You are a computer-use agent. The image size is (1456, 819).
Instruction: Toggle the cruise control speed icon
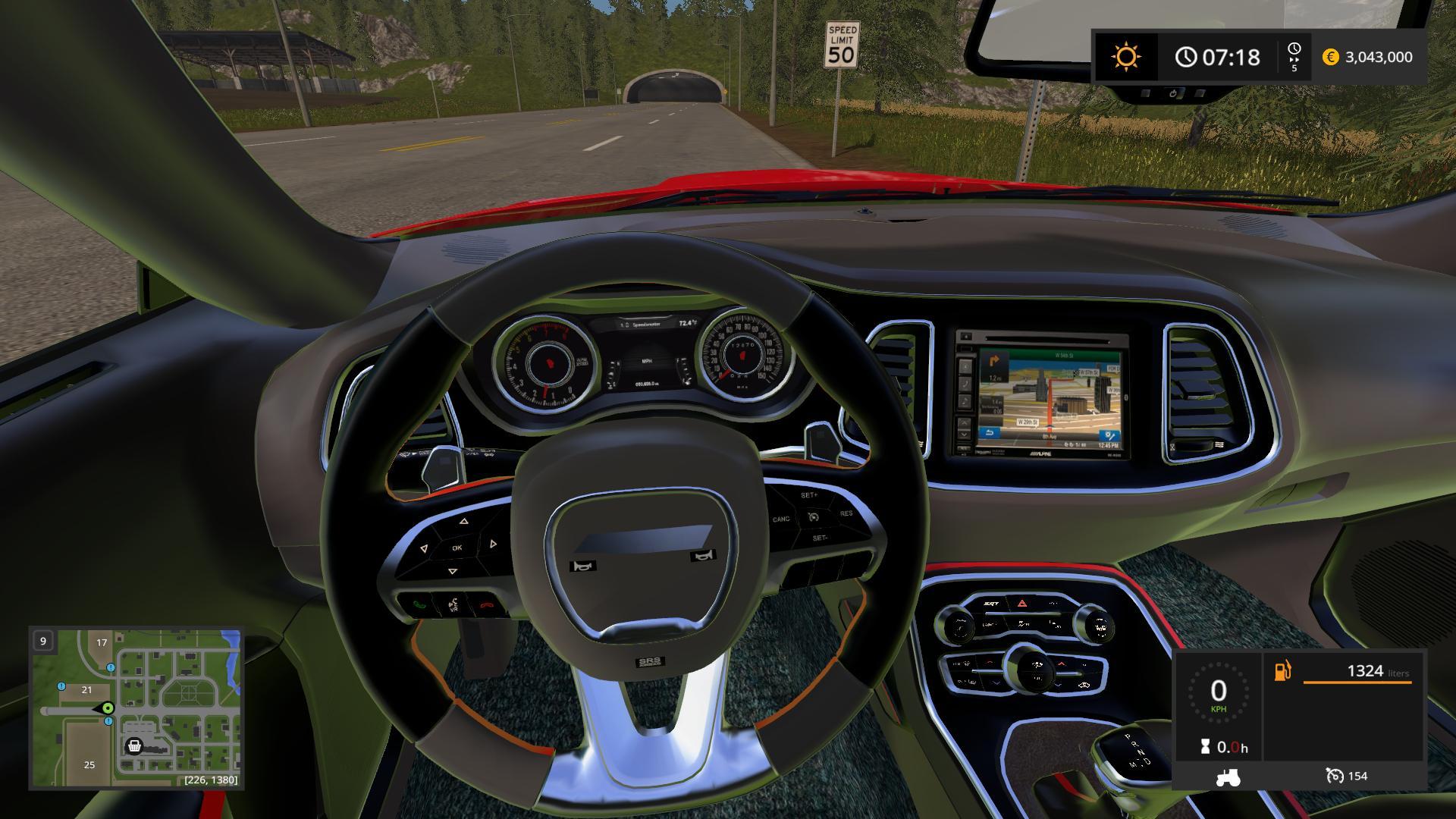[1335, 776]
